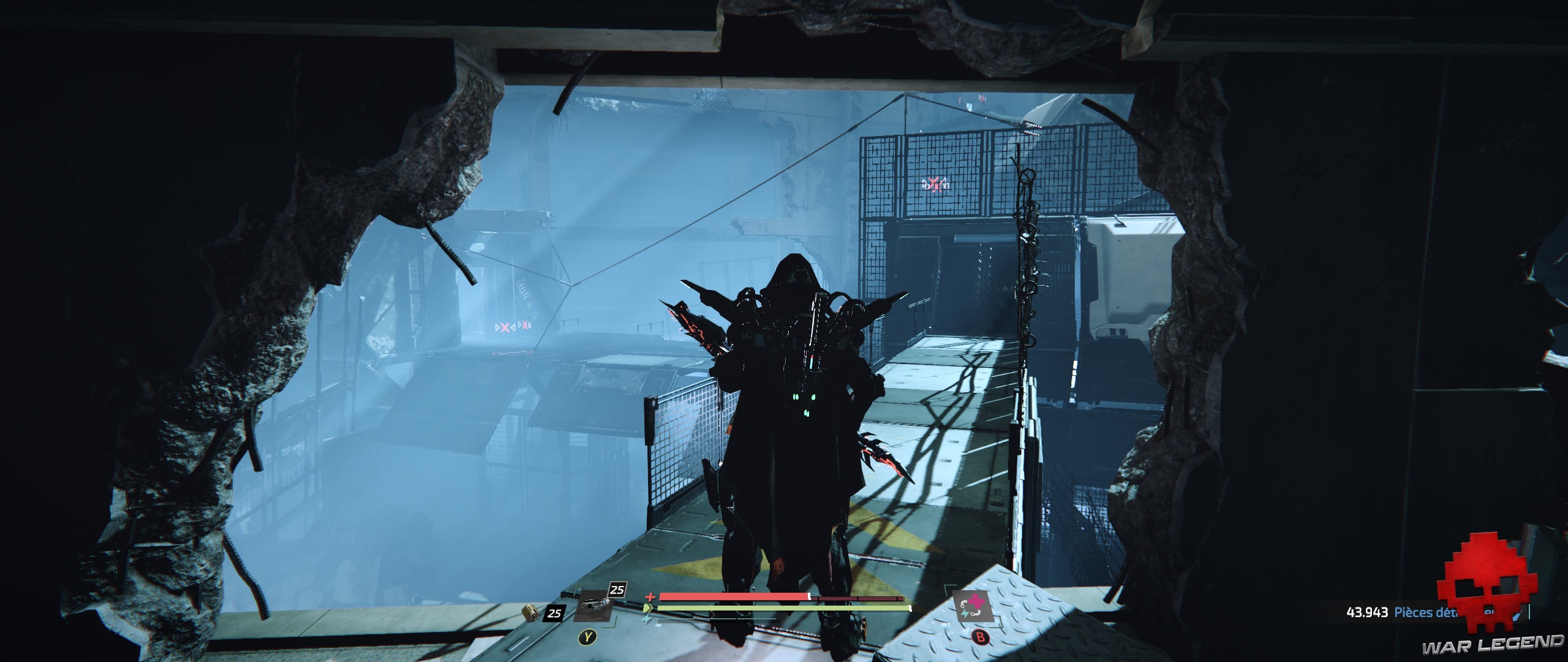1568x662 pixels.
Task: Click the gold ammo canister icon
Action: click(x=532, y=613)
